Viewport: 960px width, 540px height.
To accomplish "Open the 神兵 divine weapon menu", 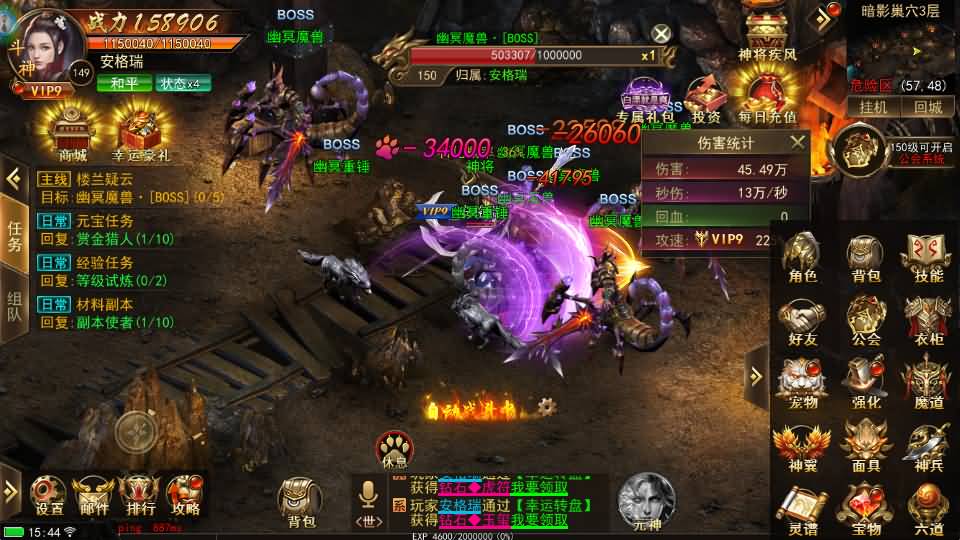I will pyautogui.click(x=928, y=445).
